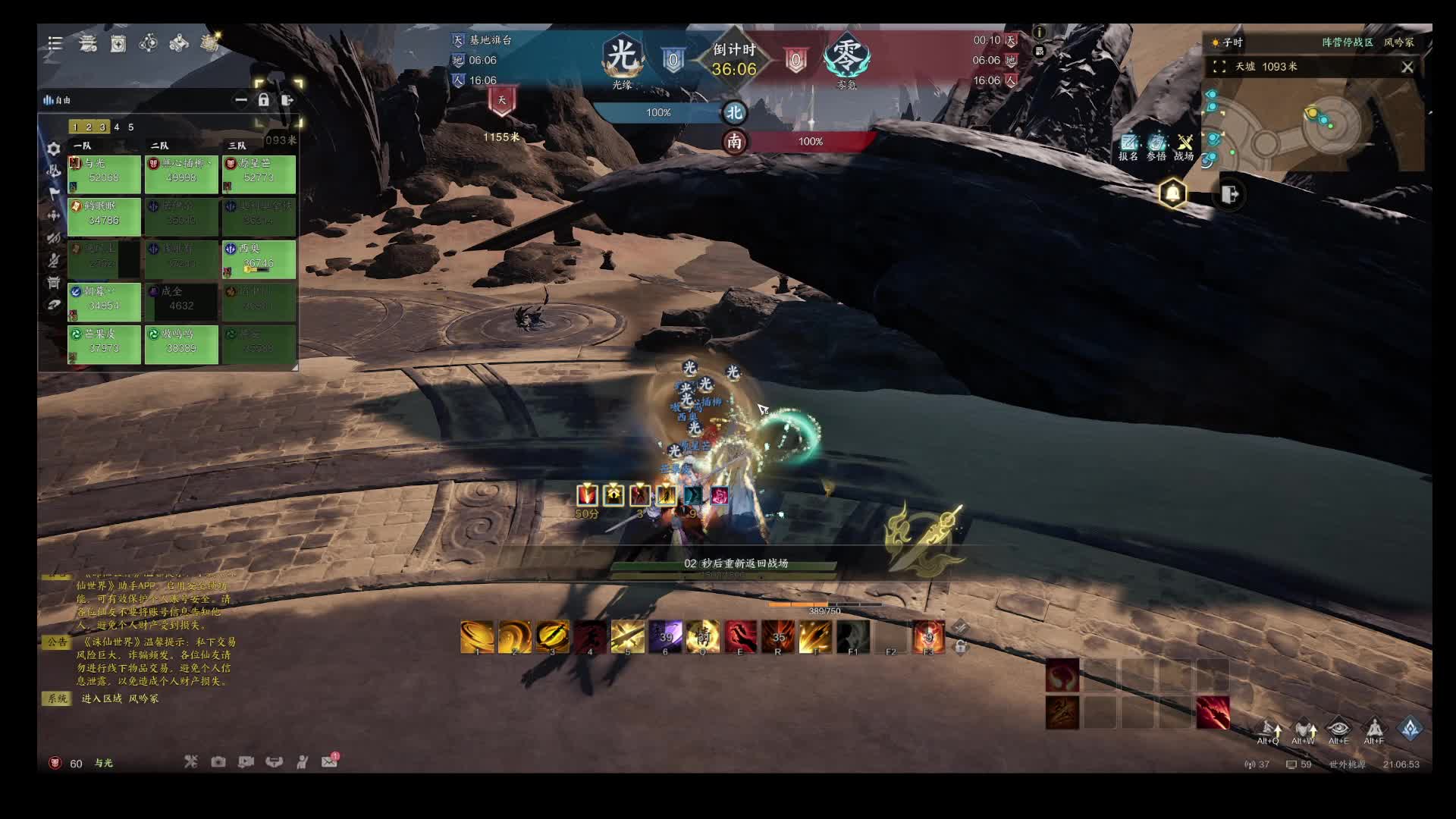The width and height of the screenshot is (1456, 819).
Task: Open the 报名 sign-up icon
Action: (1128, 146)
